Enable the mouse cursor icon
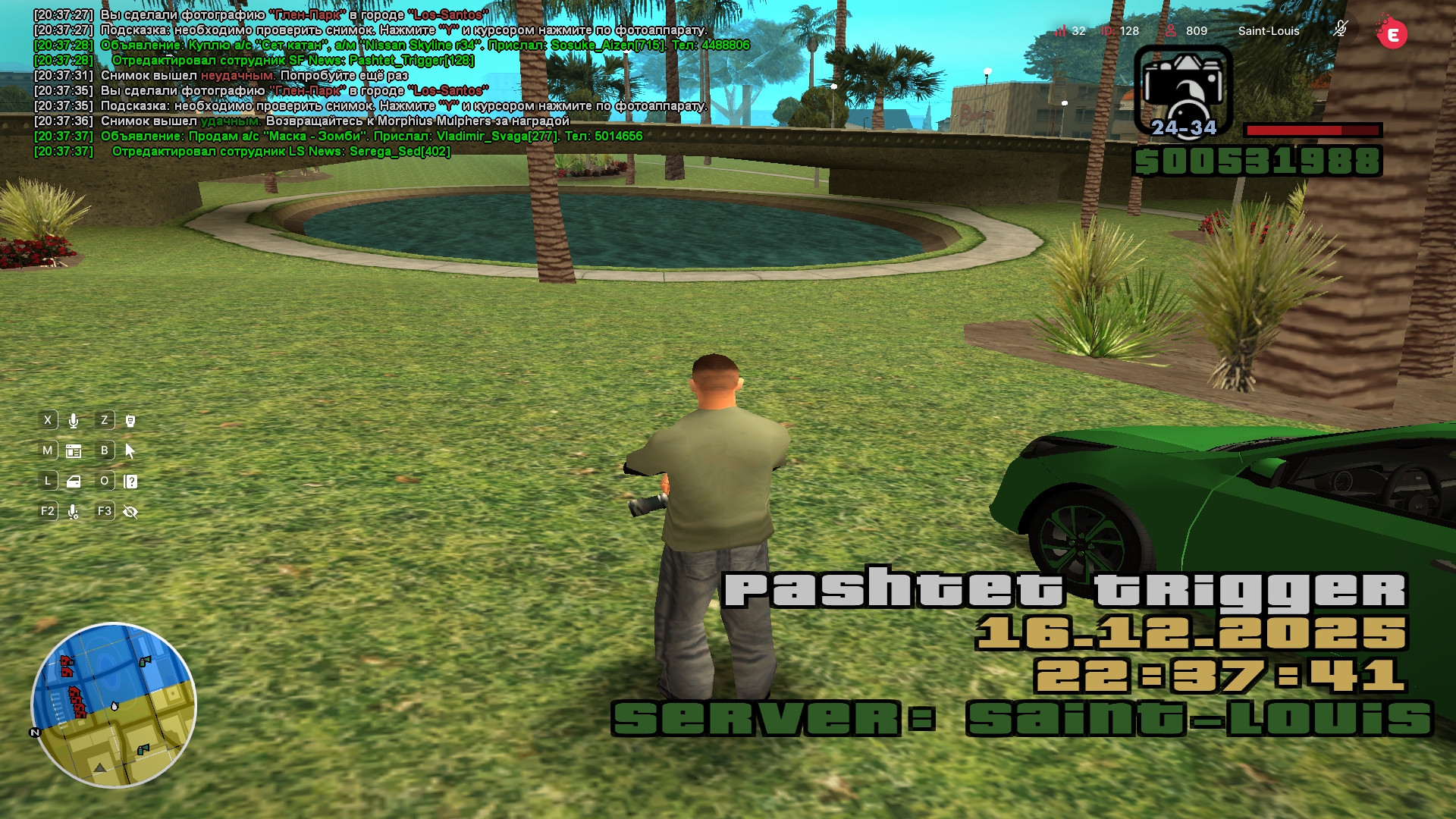 [130, 451]
